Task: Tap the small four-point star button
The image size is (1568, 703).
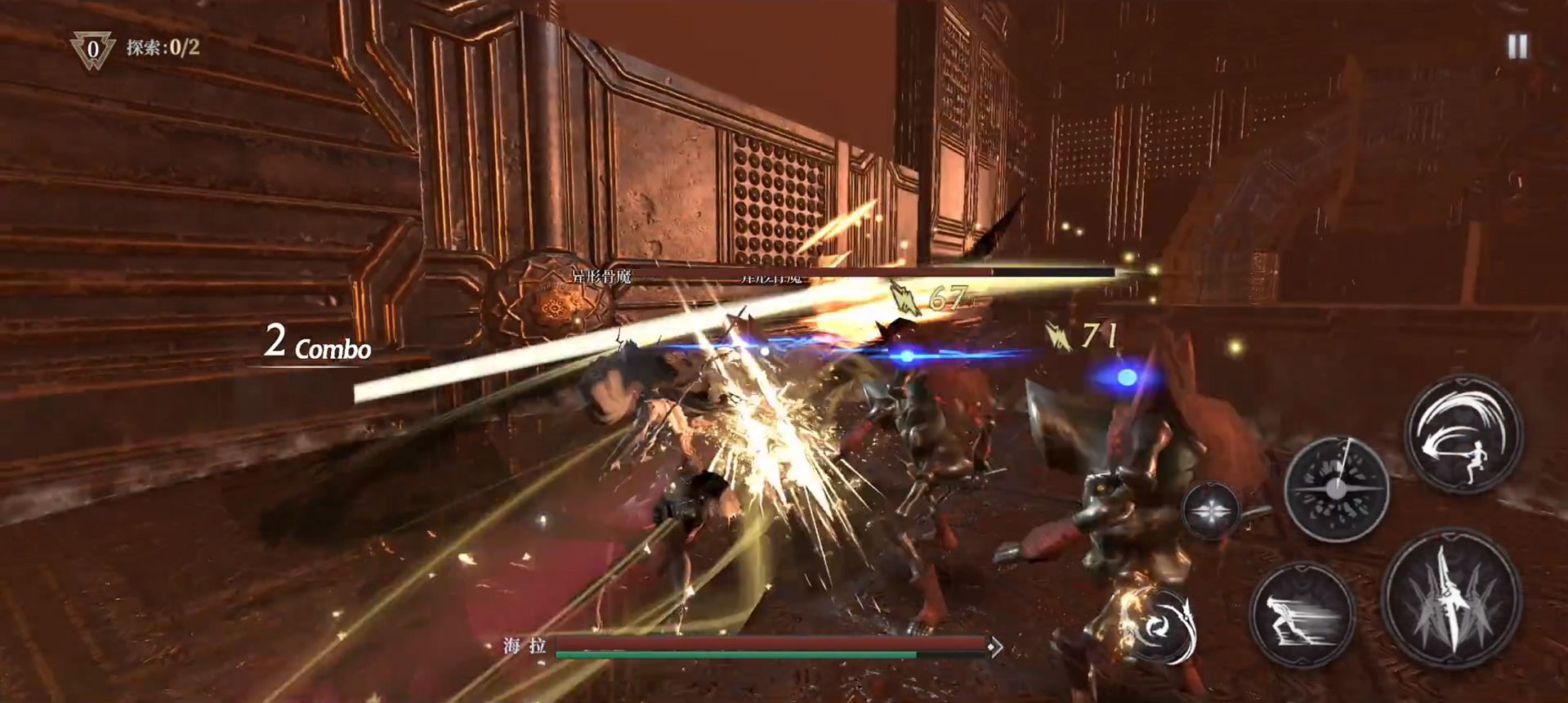Action: [x=1210, y=511]
